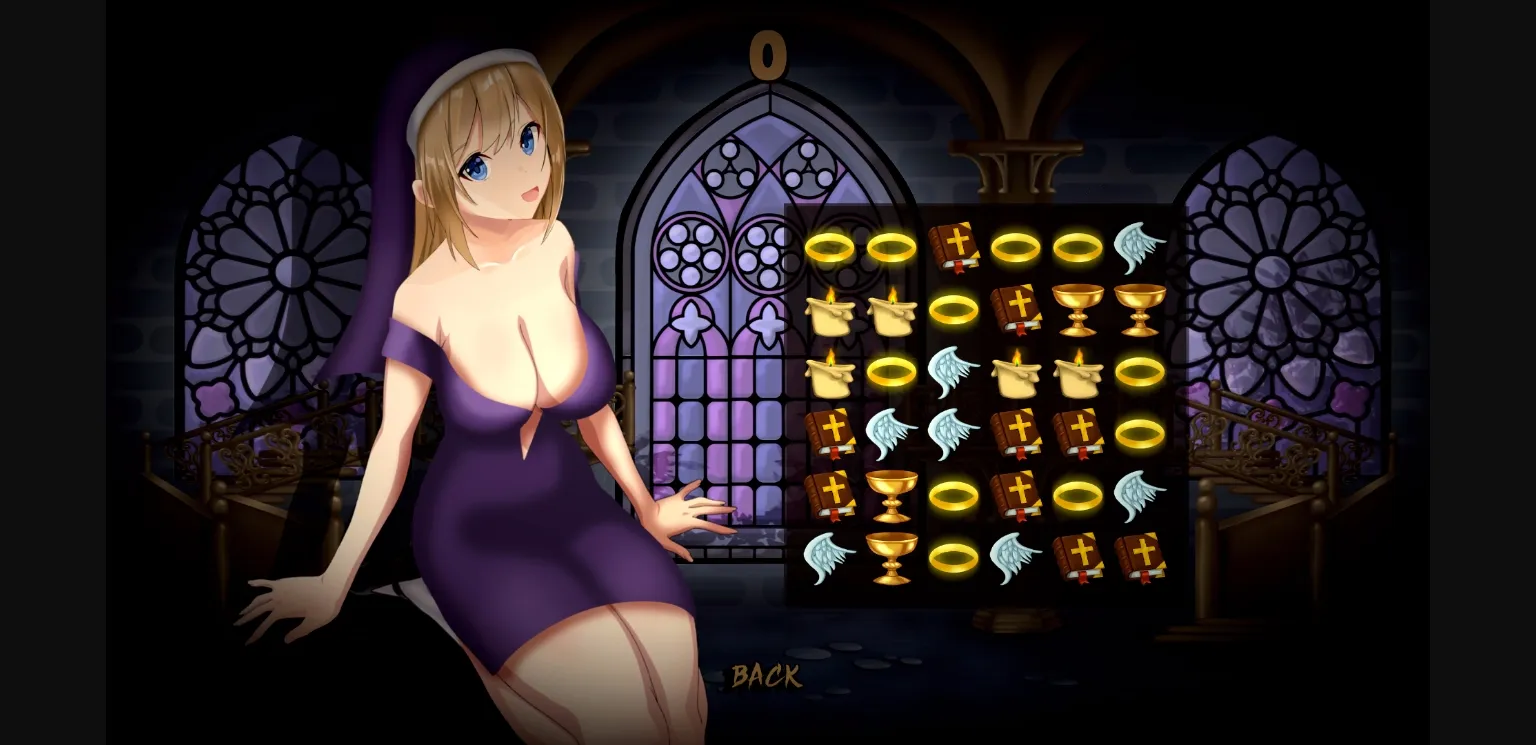Select the halo ring in the bottom row
This screenshot has height=745, width=1536.
pos(953,558)
